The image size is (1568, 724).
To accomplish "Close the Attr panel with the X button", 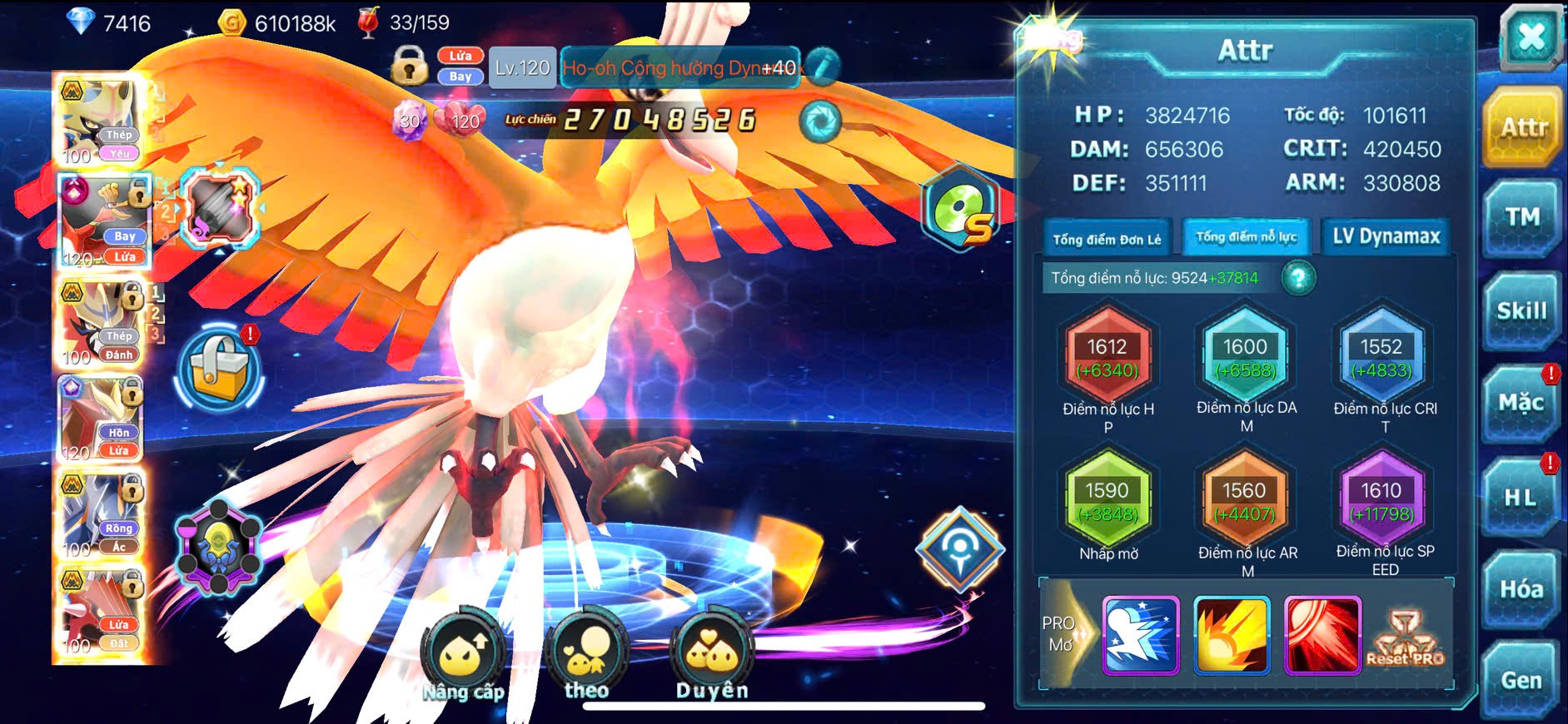I will coord(1531,38).
